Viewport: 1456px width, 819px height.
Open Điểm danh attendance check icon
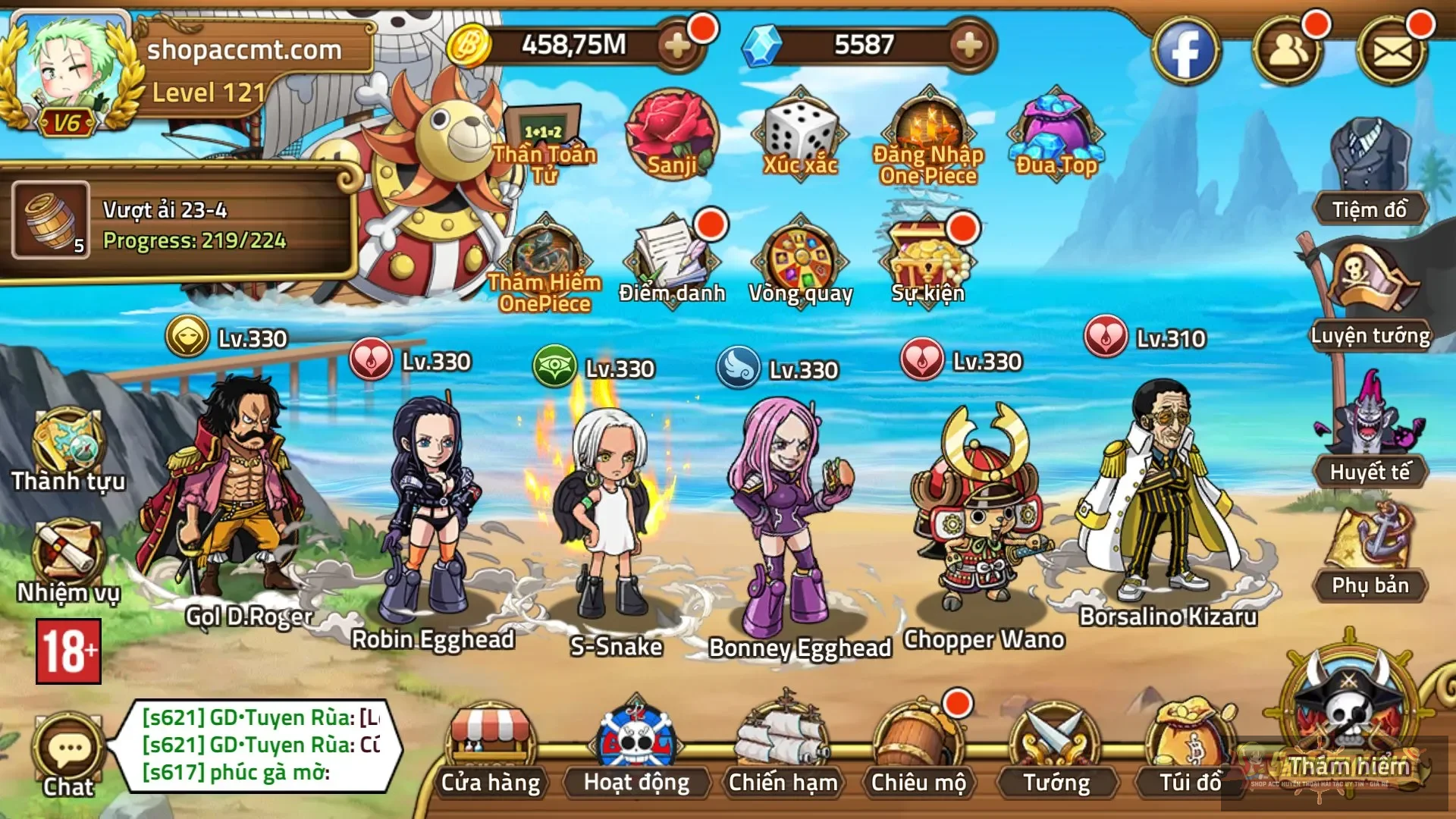click(x=675, y=258)
